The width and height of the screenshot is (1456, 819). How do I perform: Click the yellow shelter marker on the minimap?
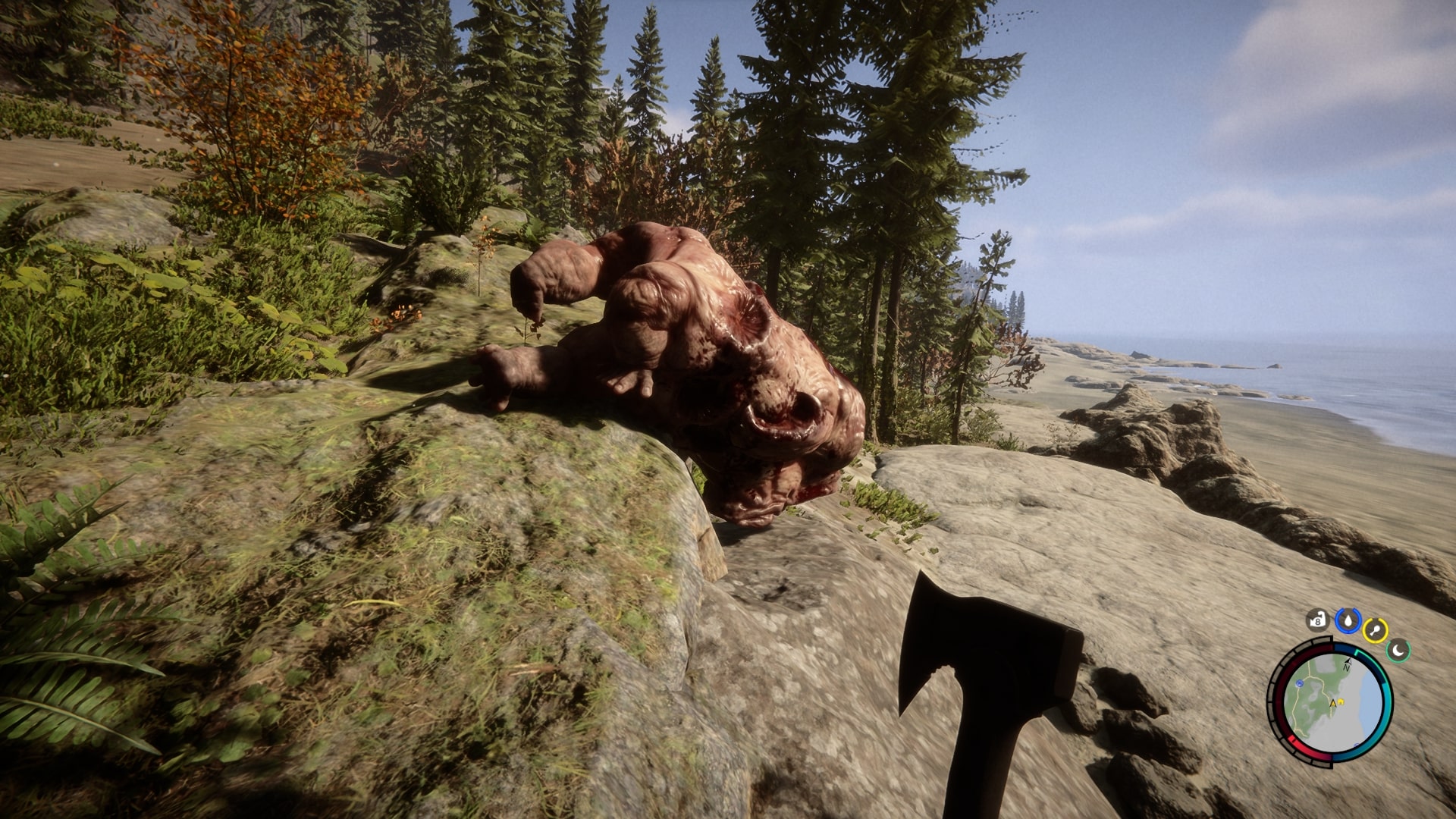[1341, 701]
